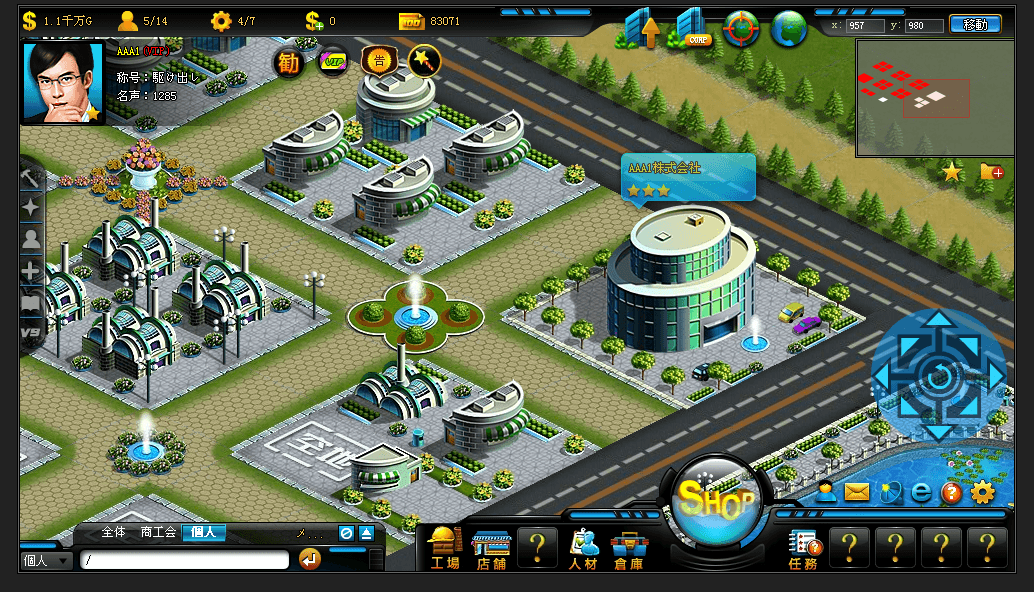This screenshot has width=1034, height=592.
Task: Open the 個人 chat channel dropdown
Action: [47, 560]
